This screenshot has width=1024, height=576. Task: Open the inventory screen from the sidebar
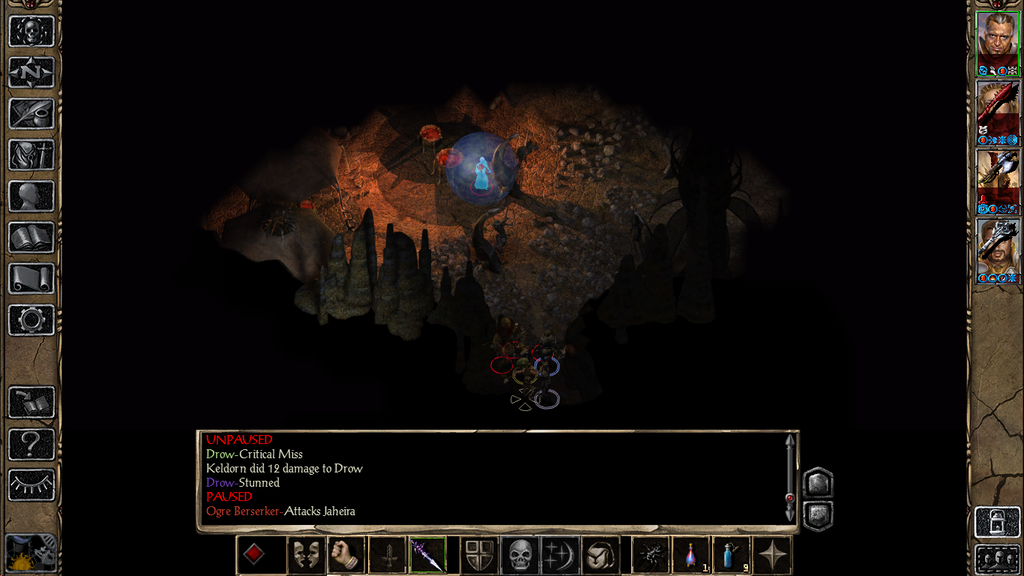coord(31,154)
